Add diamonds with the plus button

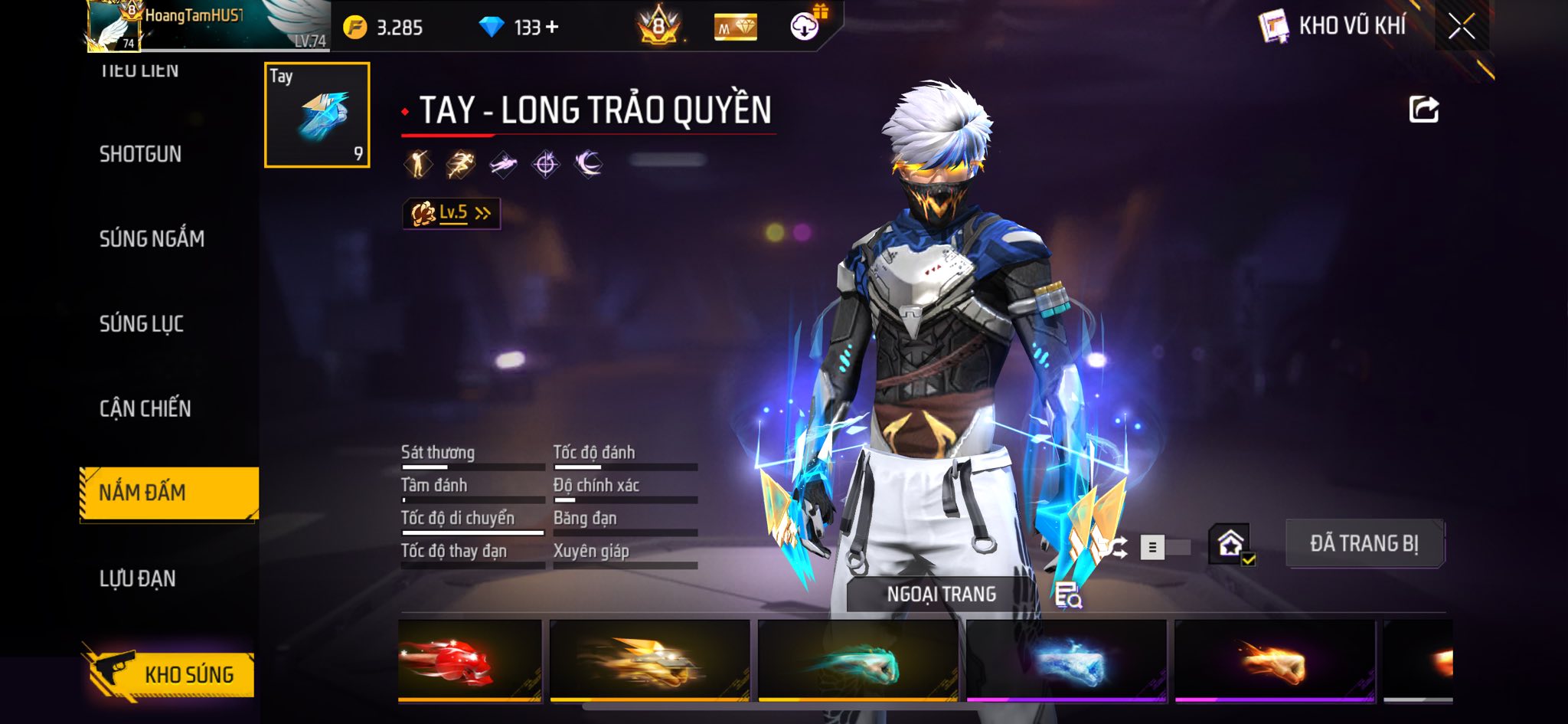pyautogui.click(x=552, y=28)
